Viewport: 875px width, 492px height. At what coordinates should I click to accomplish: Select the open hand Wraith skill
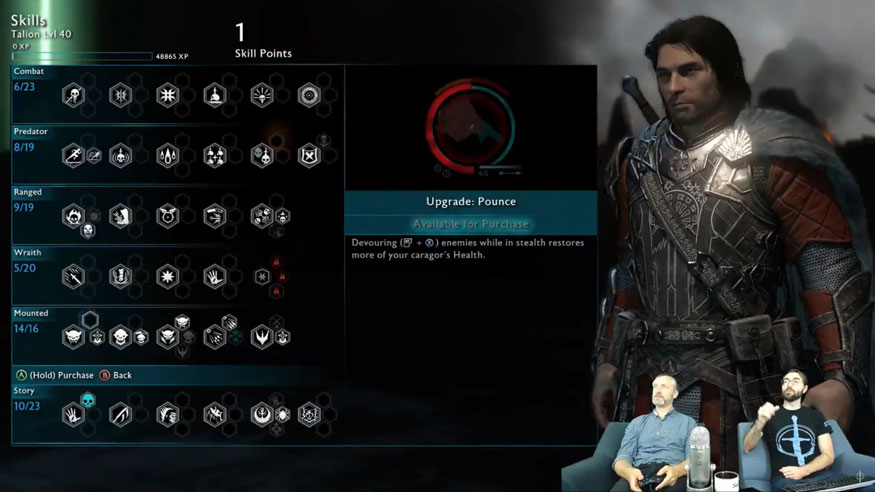click(215, 276)
